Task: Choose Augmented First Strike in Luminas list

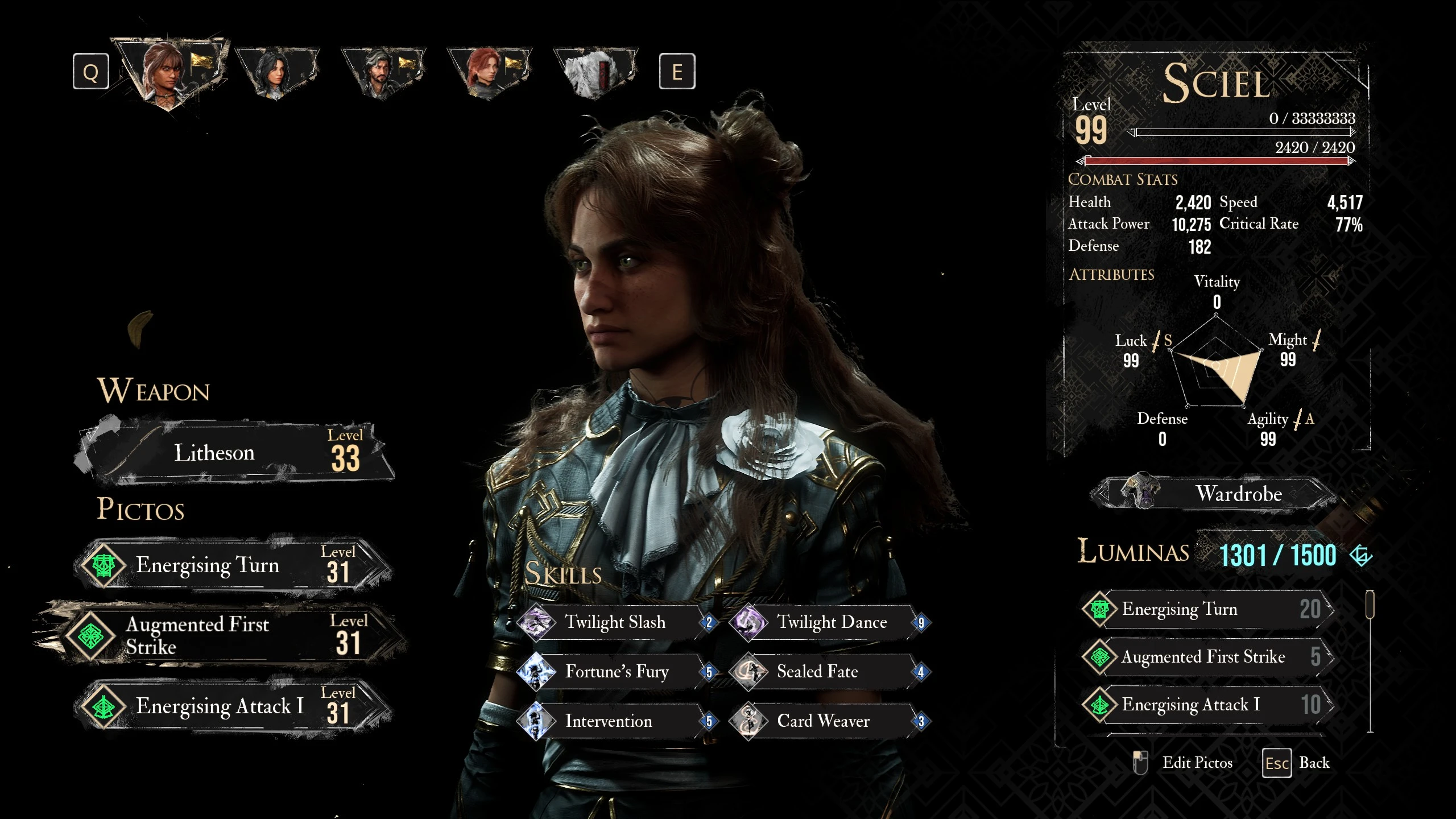Action: click(x=1206, y=657)
